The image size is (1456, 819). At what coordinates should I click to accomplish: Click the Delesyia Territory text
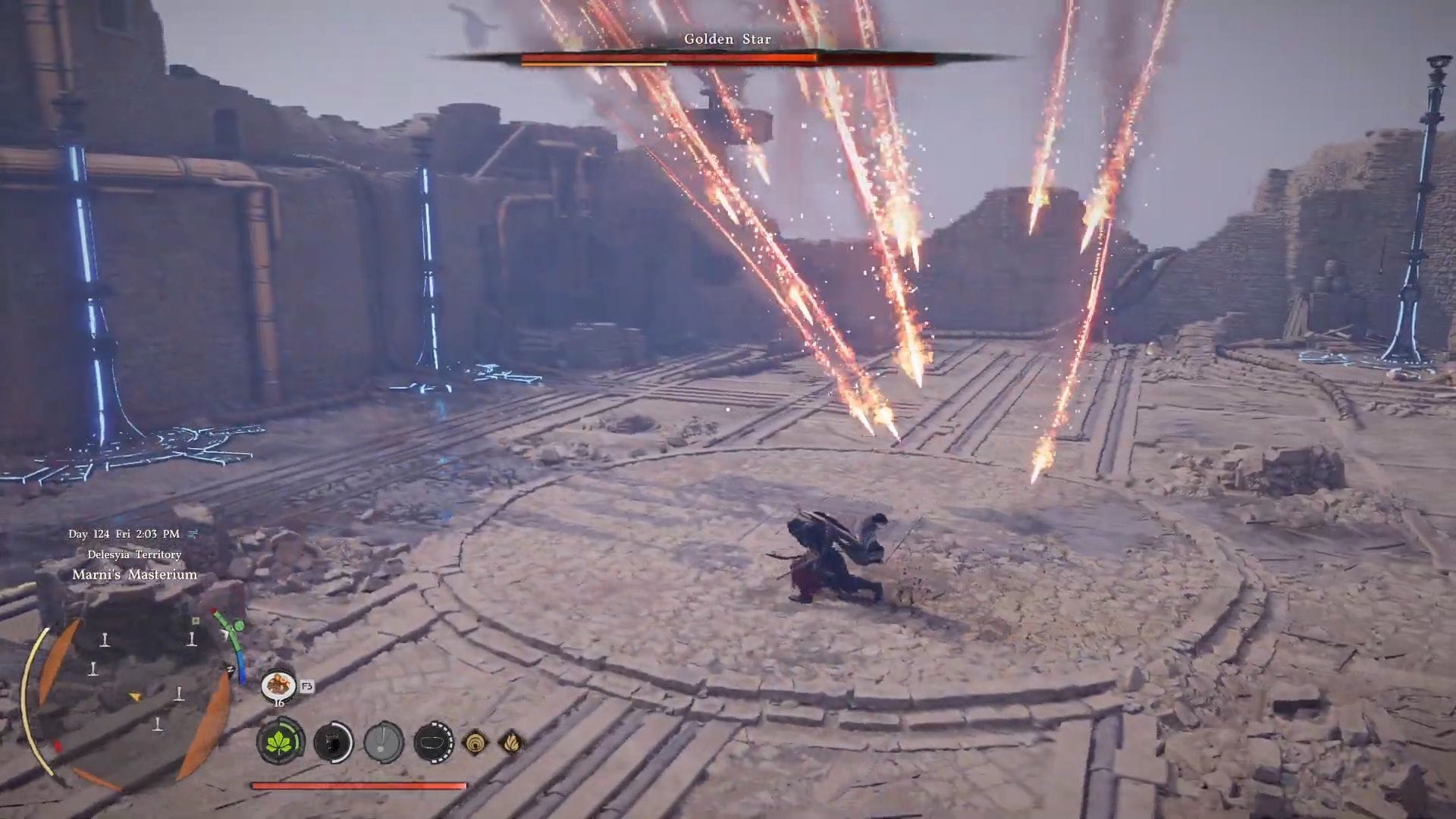click(x=136, y=554)
